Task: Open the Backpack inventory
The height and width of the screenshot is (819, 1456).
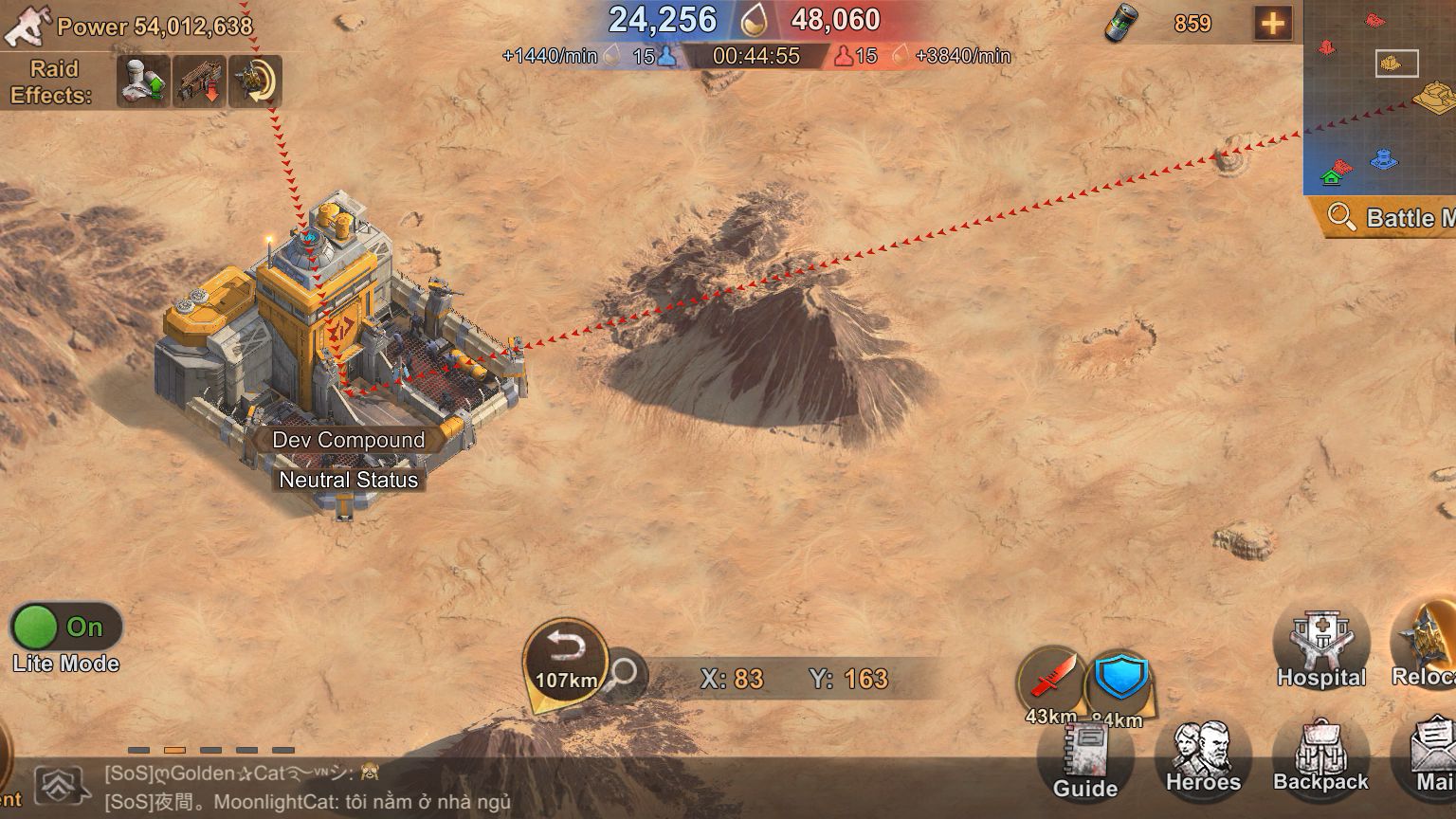Action: click(1319, 756)
